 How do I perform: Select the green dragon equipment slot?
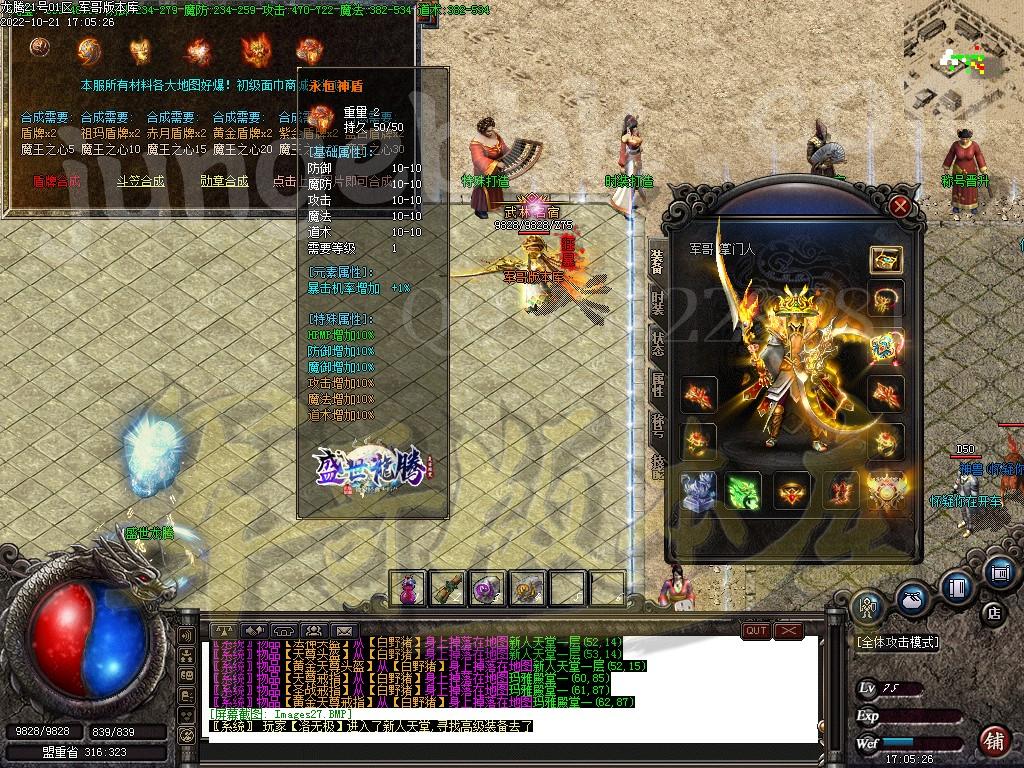(744, 491)
